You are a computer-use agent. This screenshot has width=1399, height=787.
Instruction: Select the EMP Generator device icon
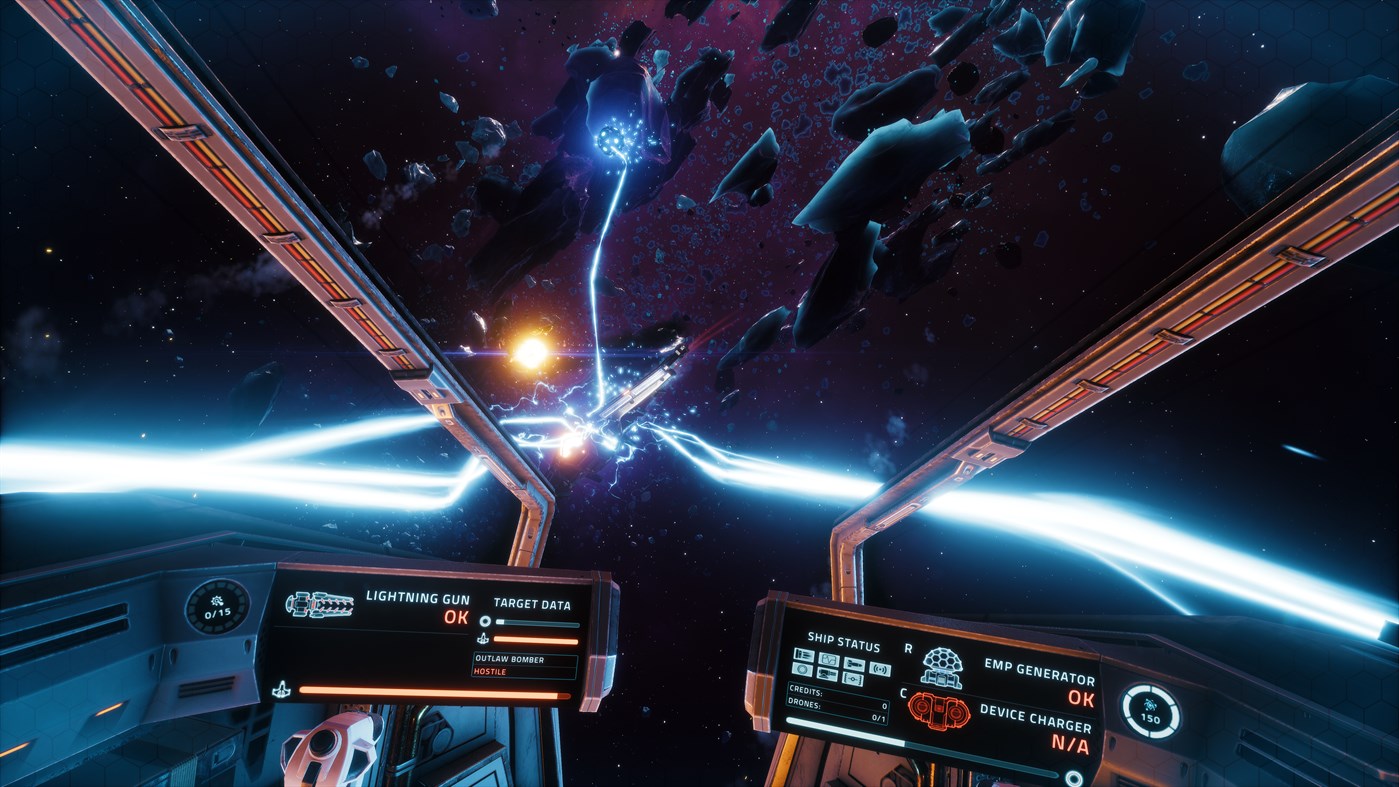[x=942, y=666]
